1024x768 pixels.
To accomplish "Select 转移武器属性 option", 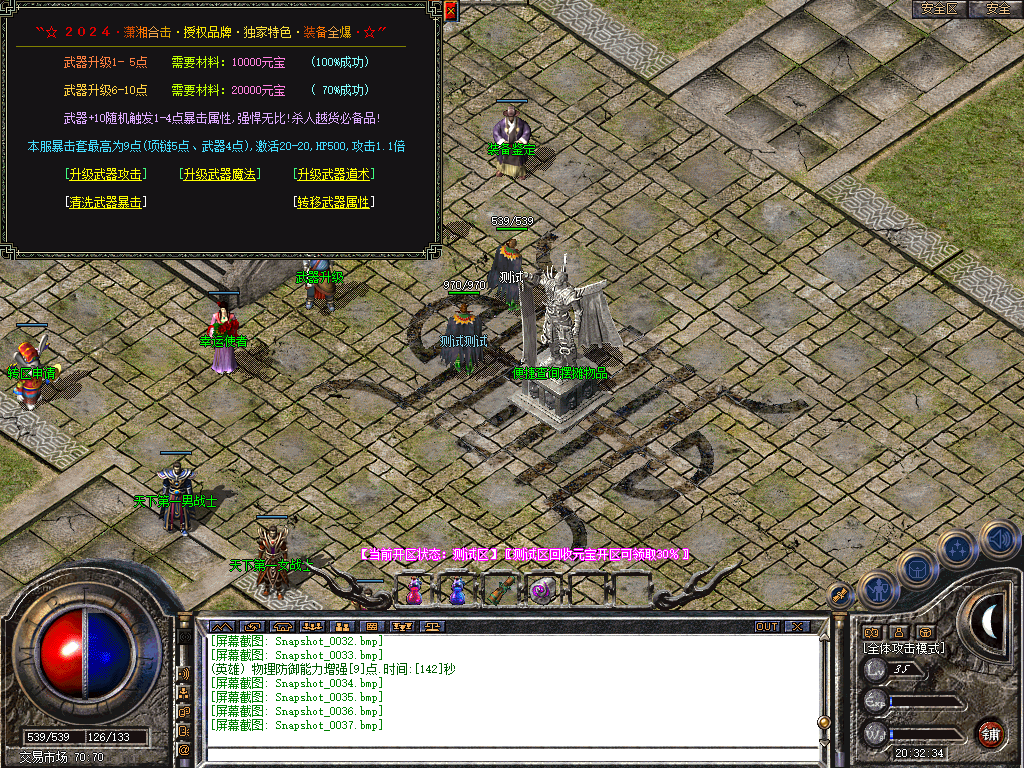I will point(334,202).
